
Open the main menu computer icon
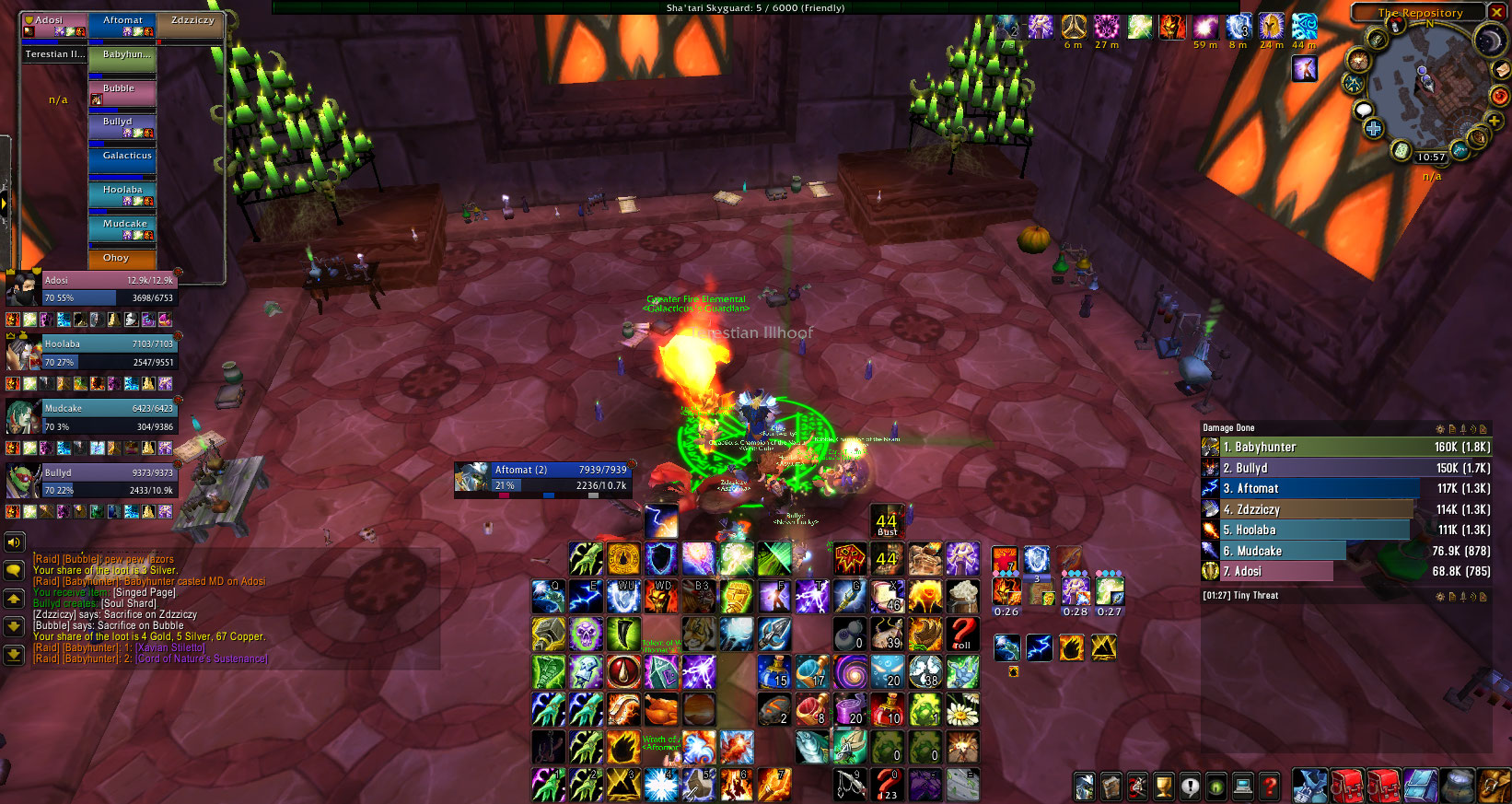1242,787
